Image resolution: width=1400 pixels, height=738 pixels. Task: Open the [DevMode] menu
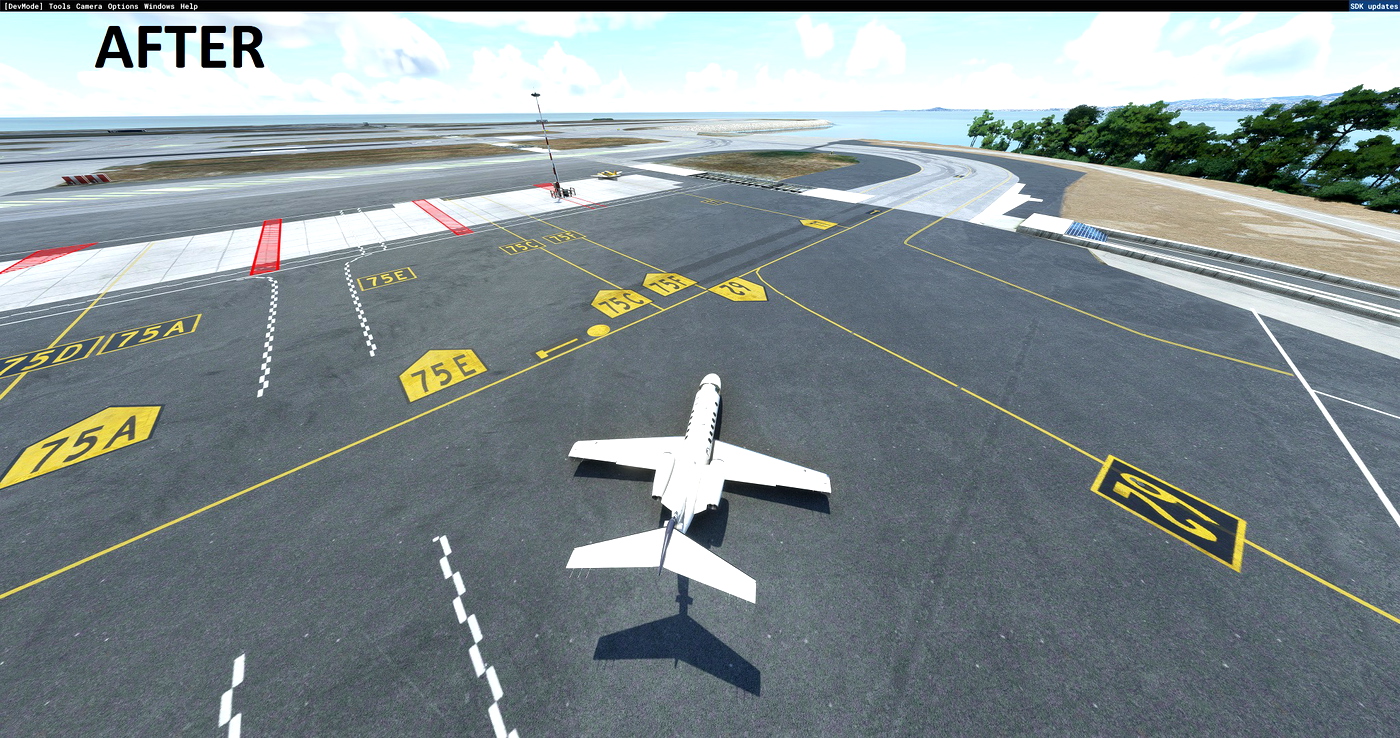[x=22, y=5]
